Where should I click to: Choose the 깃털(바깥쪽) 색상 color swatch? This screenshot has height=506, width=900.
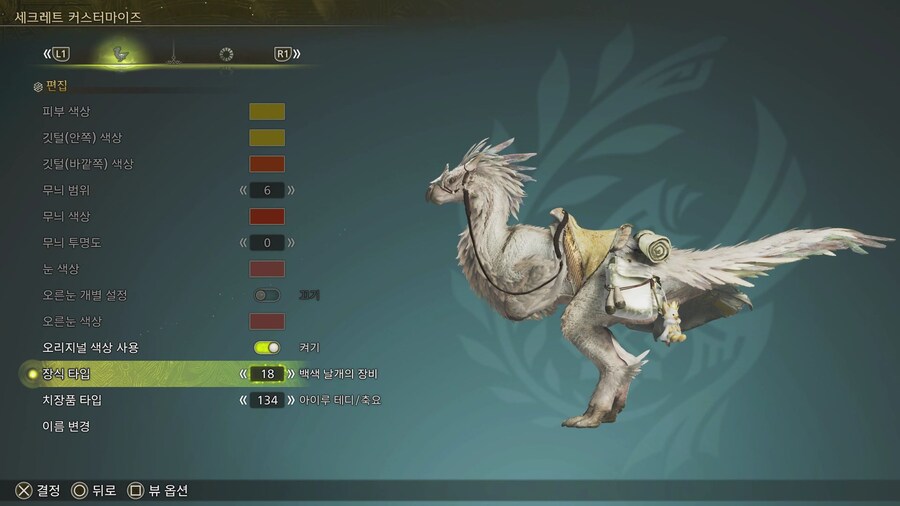pos(267,164)
